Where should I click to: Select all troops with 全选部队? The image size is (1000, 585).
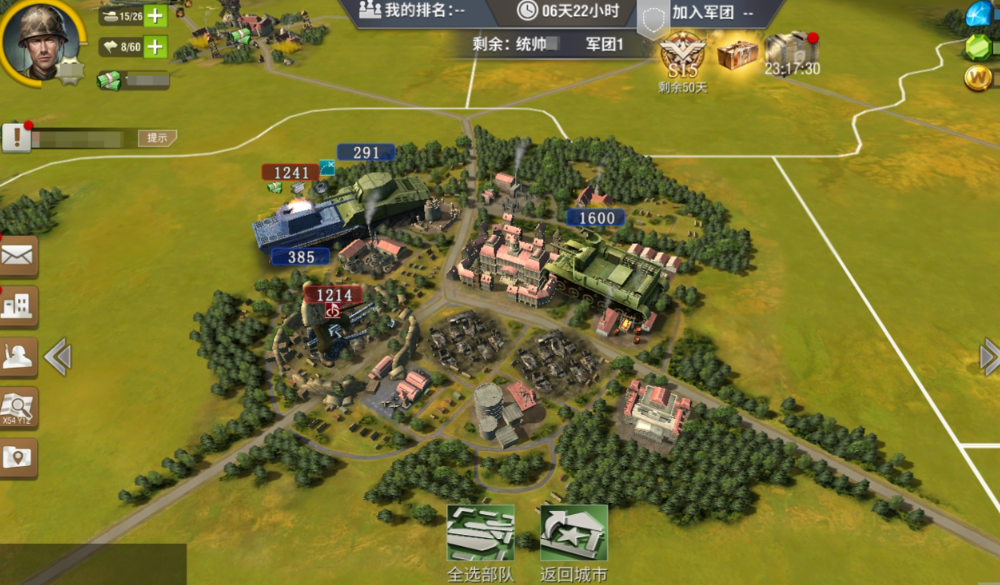[480, 540]
